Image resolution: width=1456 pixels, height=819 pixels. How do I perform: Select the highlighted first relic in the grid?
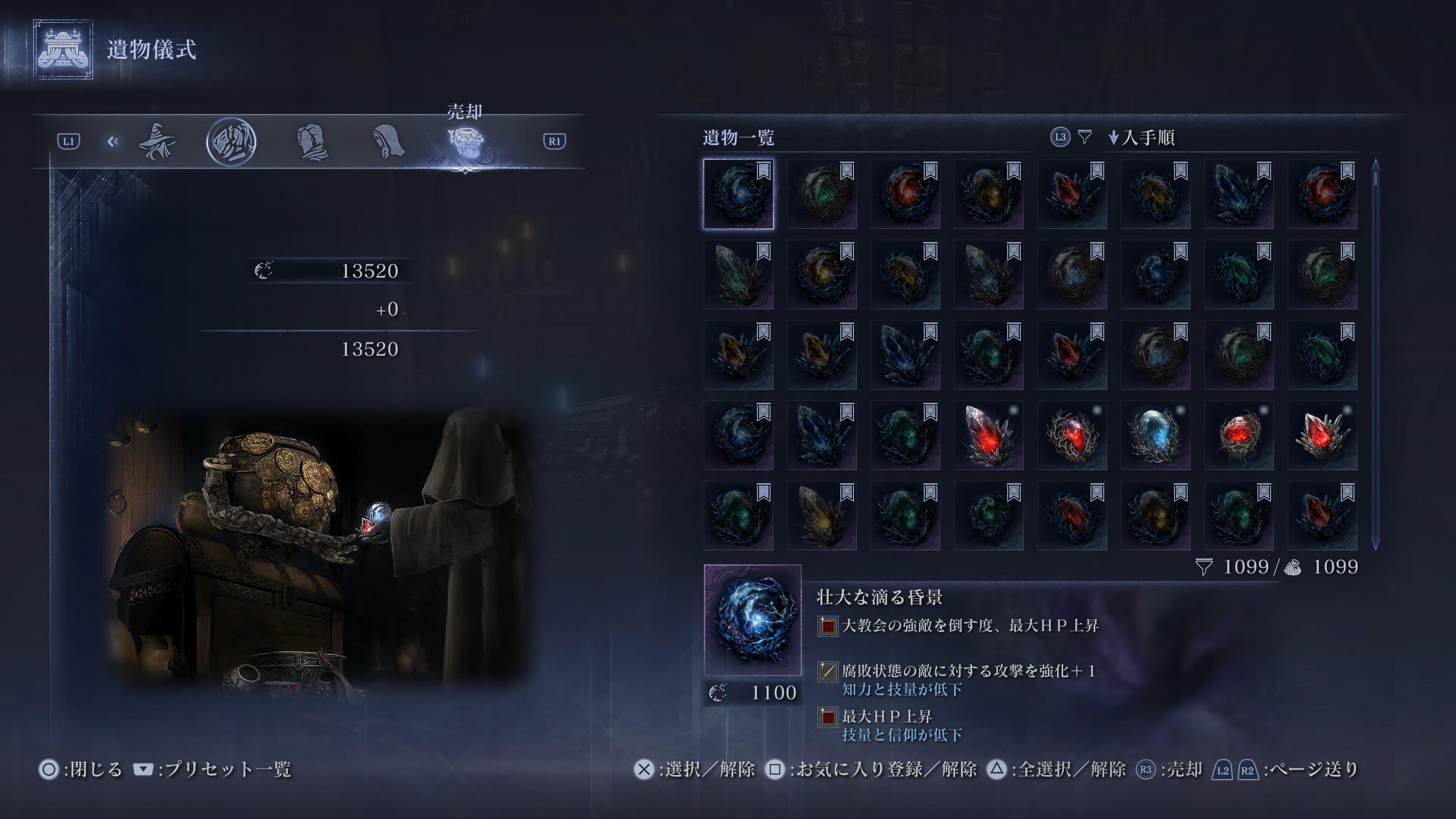click(738, 194)
